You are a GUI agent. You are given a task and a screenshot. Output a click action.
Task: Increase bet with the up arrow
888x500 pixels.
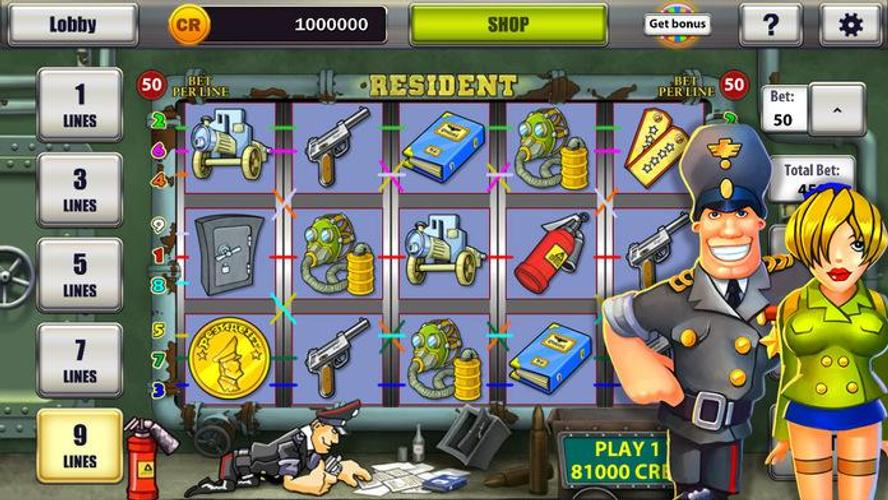coord(837,108)
